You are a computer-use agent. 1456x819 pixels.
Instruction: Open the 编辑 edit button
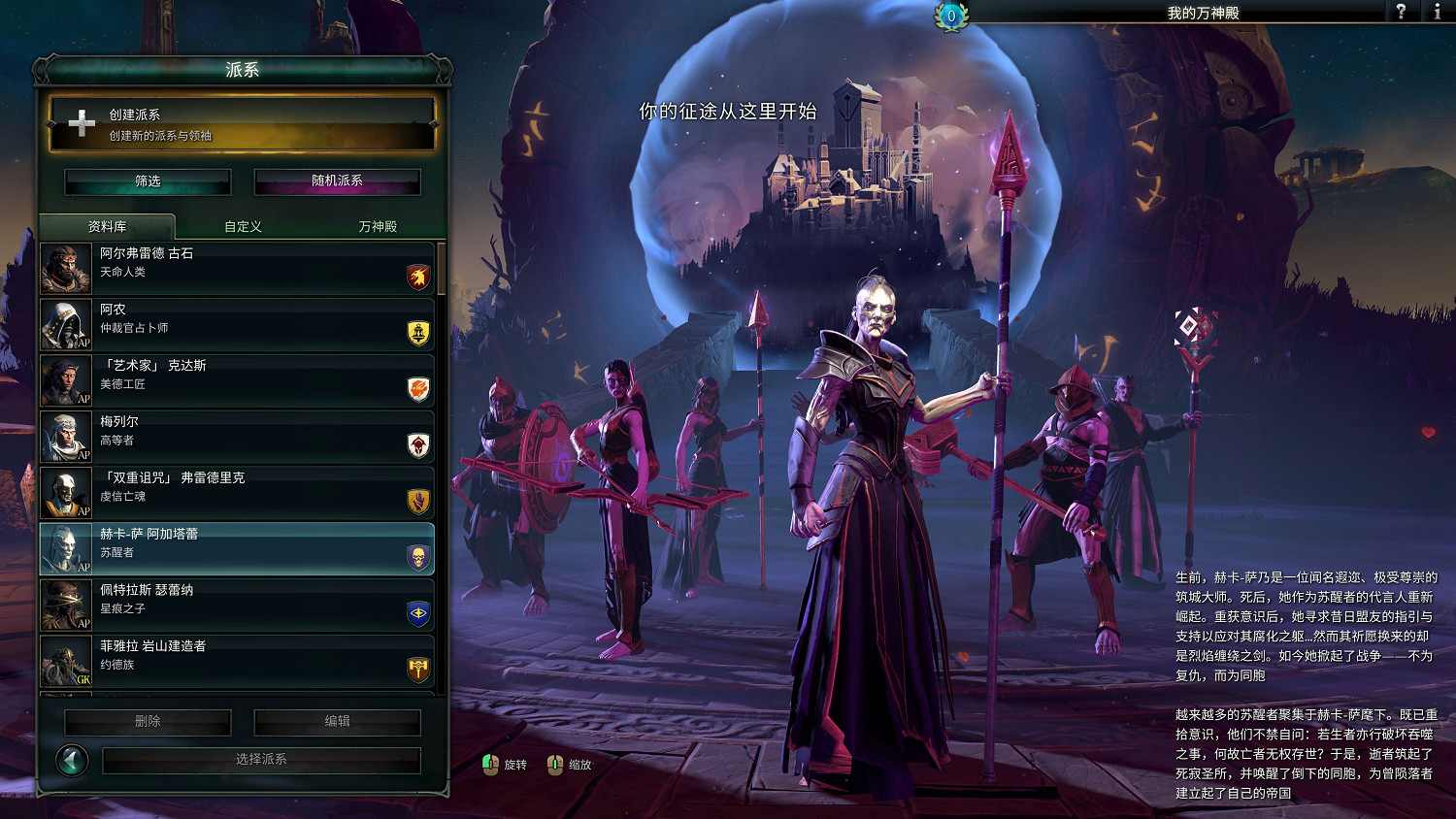click(x=337, y=722)
